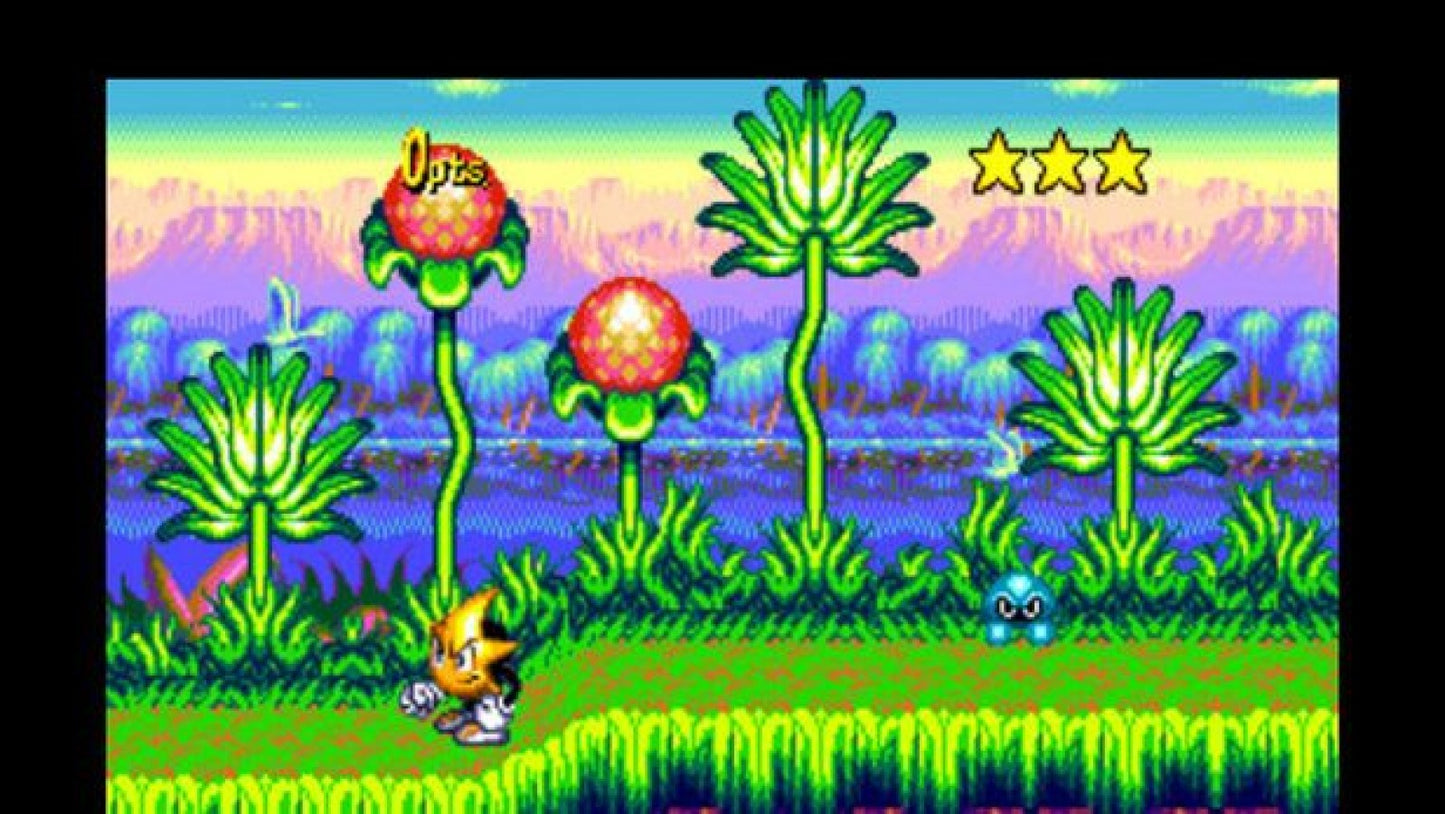Click the '0pts' score display
The image size is (1445, 814).
click(444, 162)
